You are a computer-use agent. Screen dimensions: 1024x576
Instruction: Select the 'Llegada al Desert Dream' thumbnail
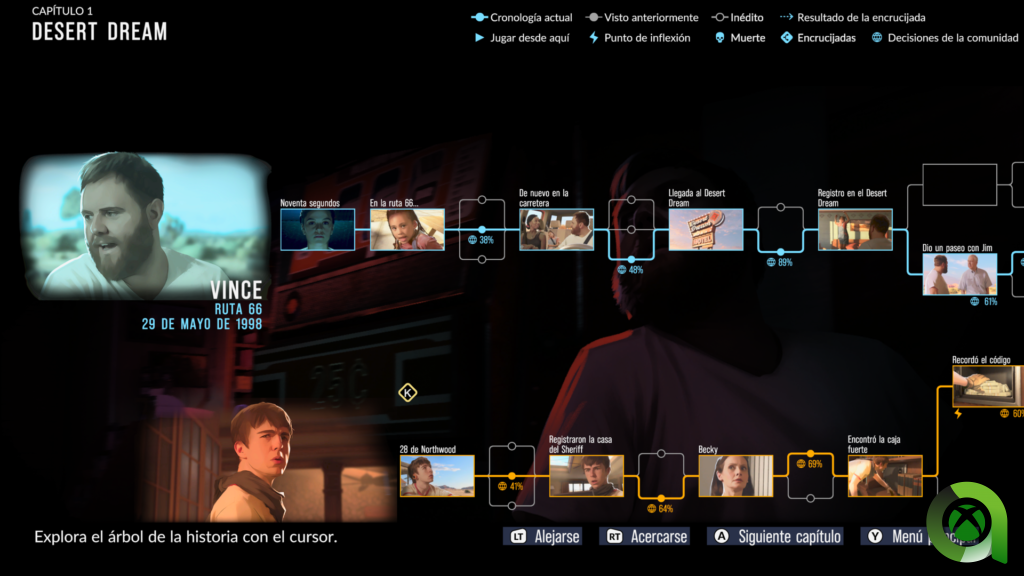point(706,229)
